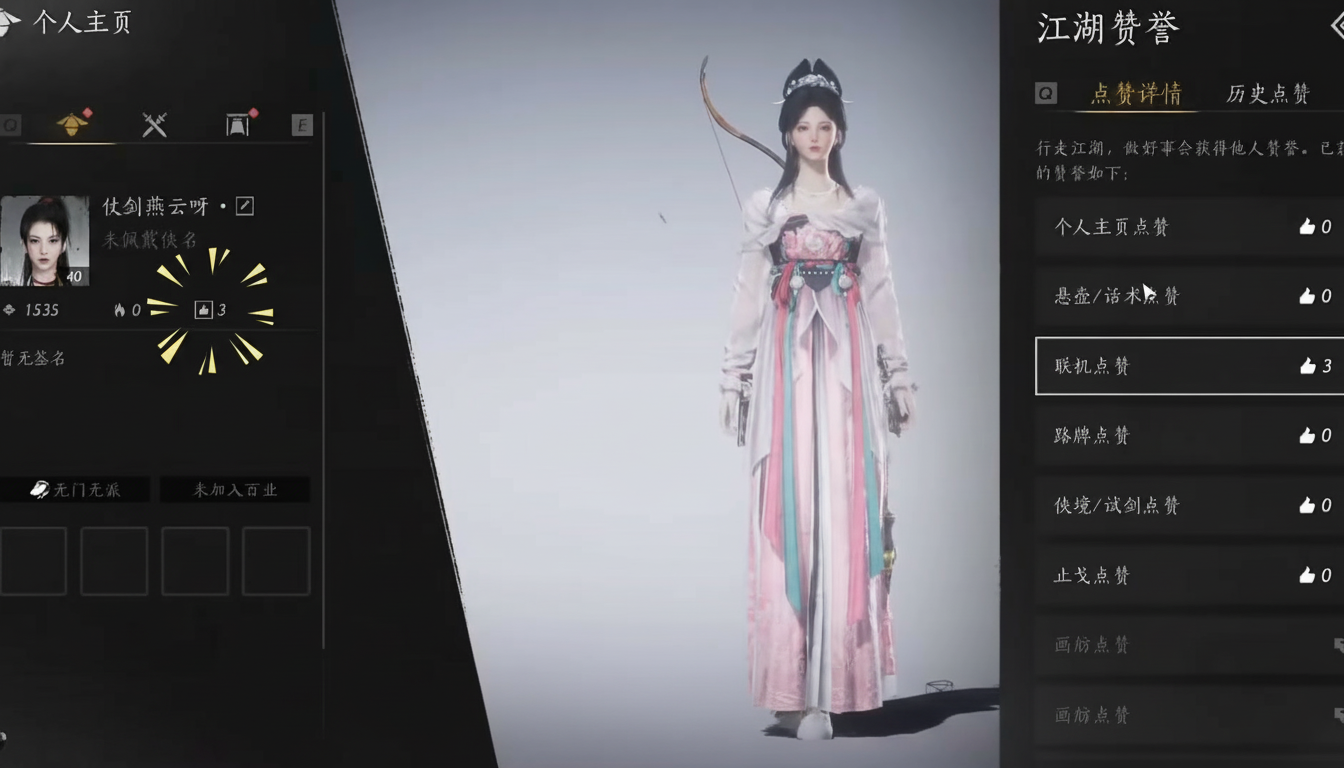Select the crossed swords tab icon

coord(152,124)
